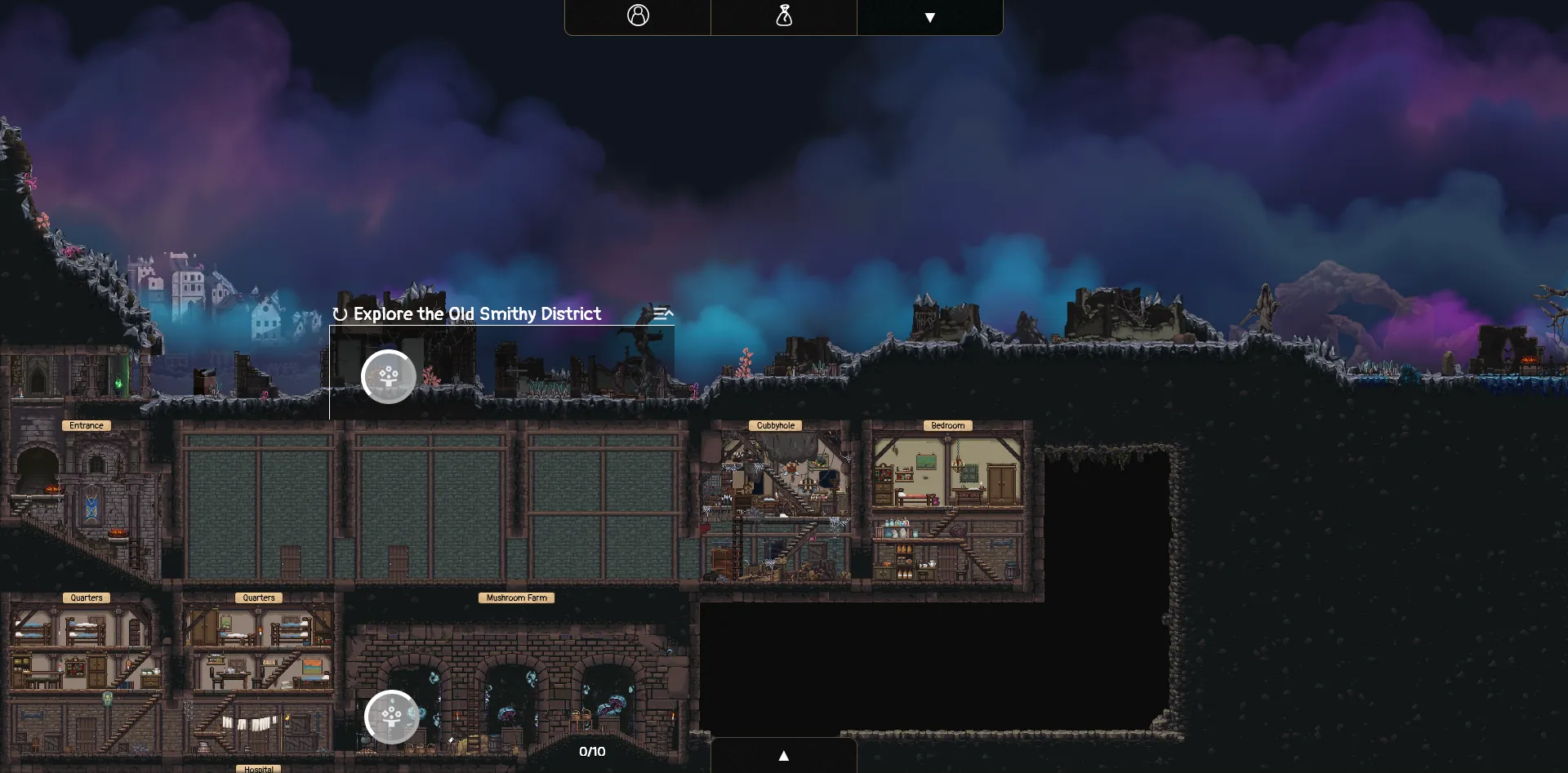Toggle the quest objectives with the list icon
Image resolution: width=1568 pixels, height=773 pixels.
(663, 313)
